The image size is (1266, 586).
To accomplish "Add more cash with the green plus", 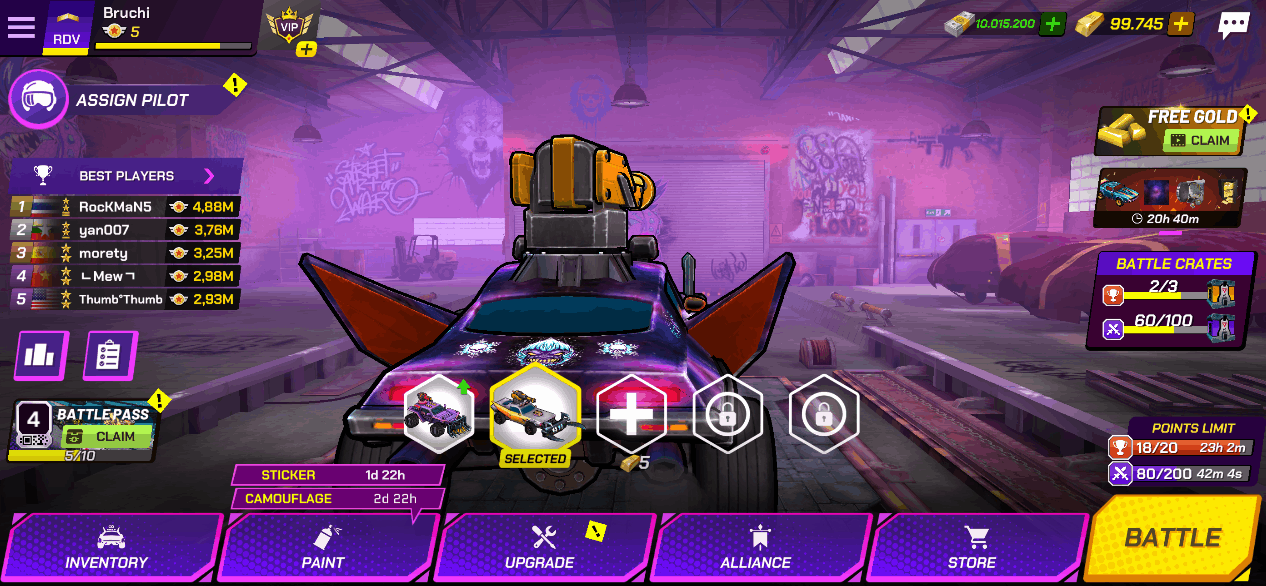I will pos(1052,24).
